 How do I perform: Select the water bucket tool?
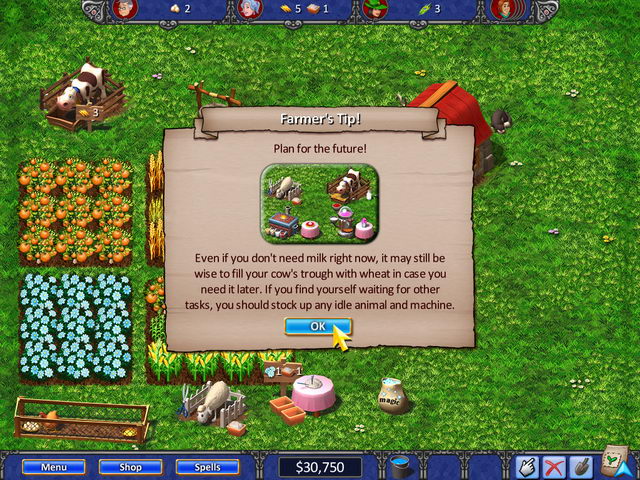coord(400,467)
